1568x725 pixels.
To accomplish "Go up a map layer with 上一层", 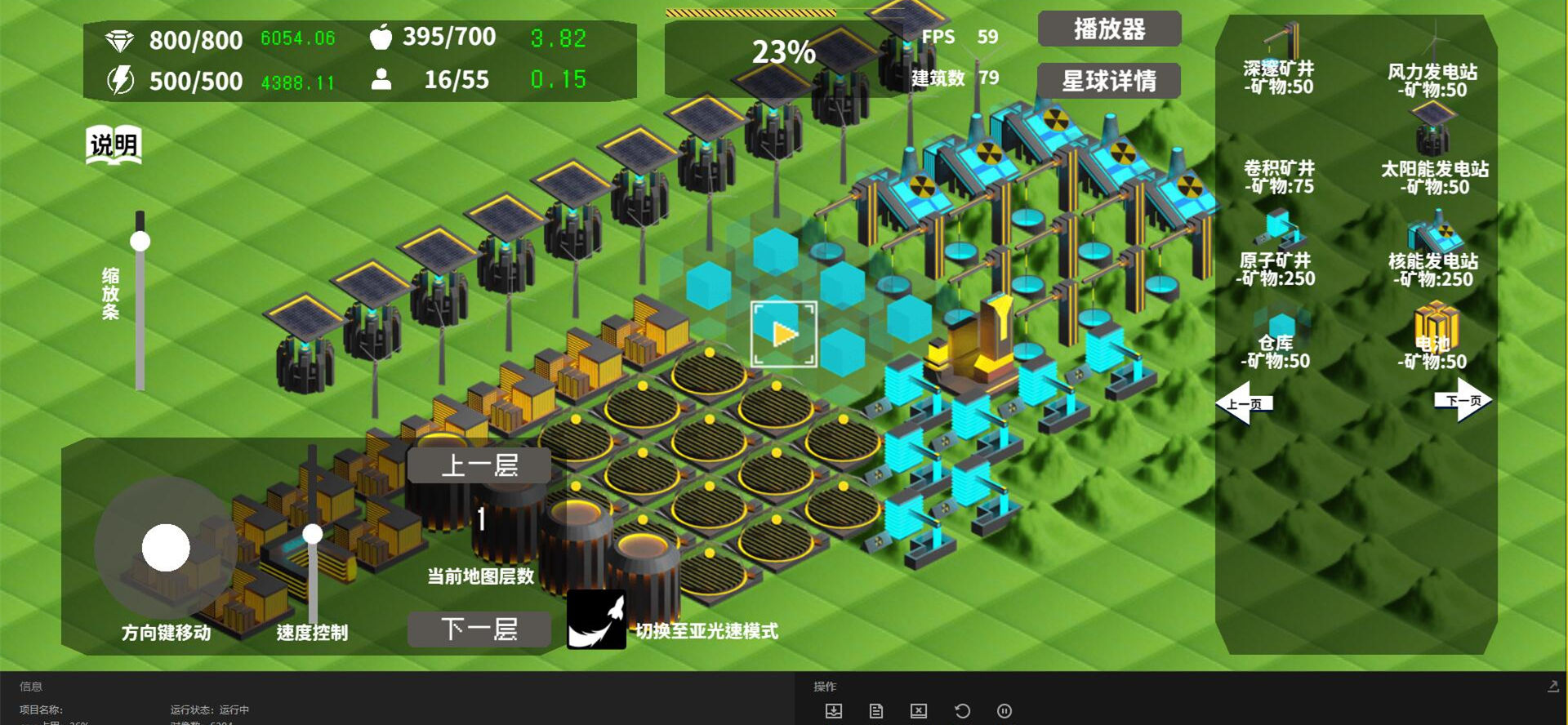I will click(479, 465).
